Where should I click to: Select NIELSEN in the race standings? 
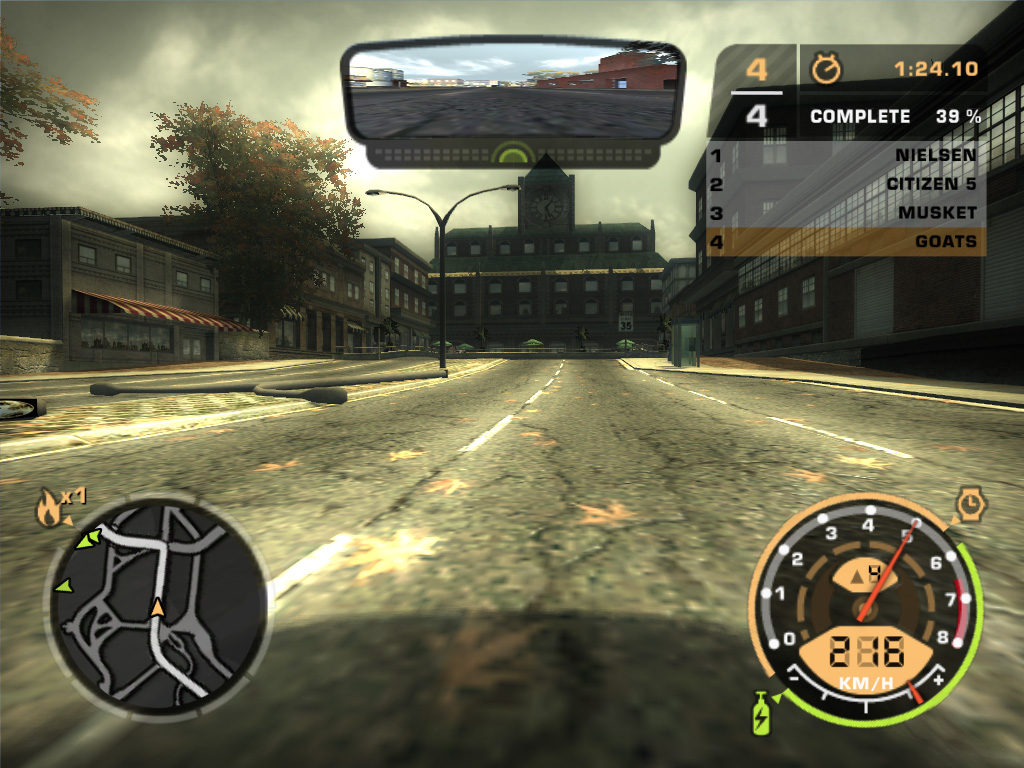click(846, 156)
